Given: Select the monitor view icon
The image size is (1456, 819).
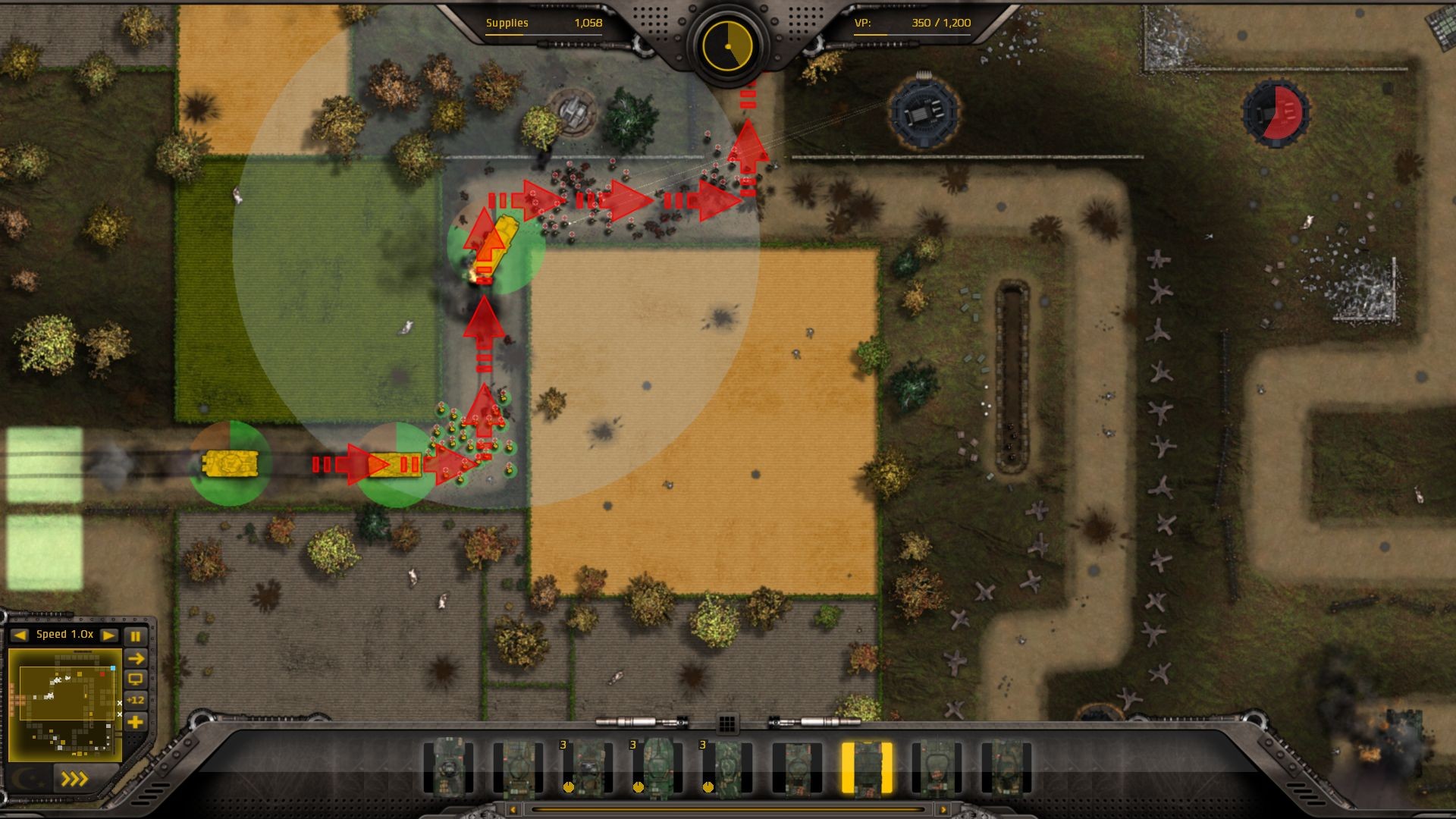Looking at the screenshot, I should pyautogui.click(x=136, y=680).
